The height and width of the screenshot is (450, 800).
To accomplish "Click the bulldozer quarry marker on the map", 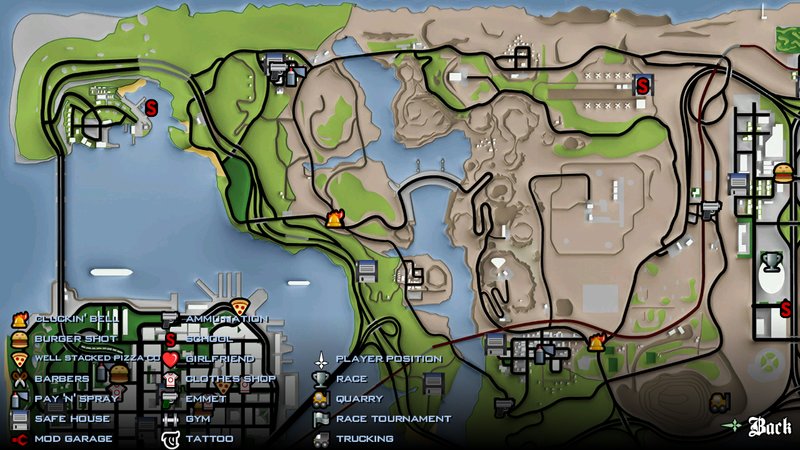I will pos(718,402).
